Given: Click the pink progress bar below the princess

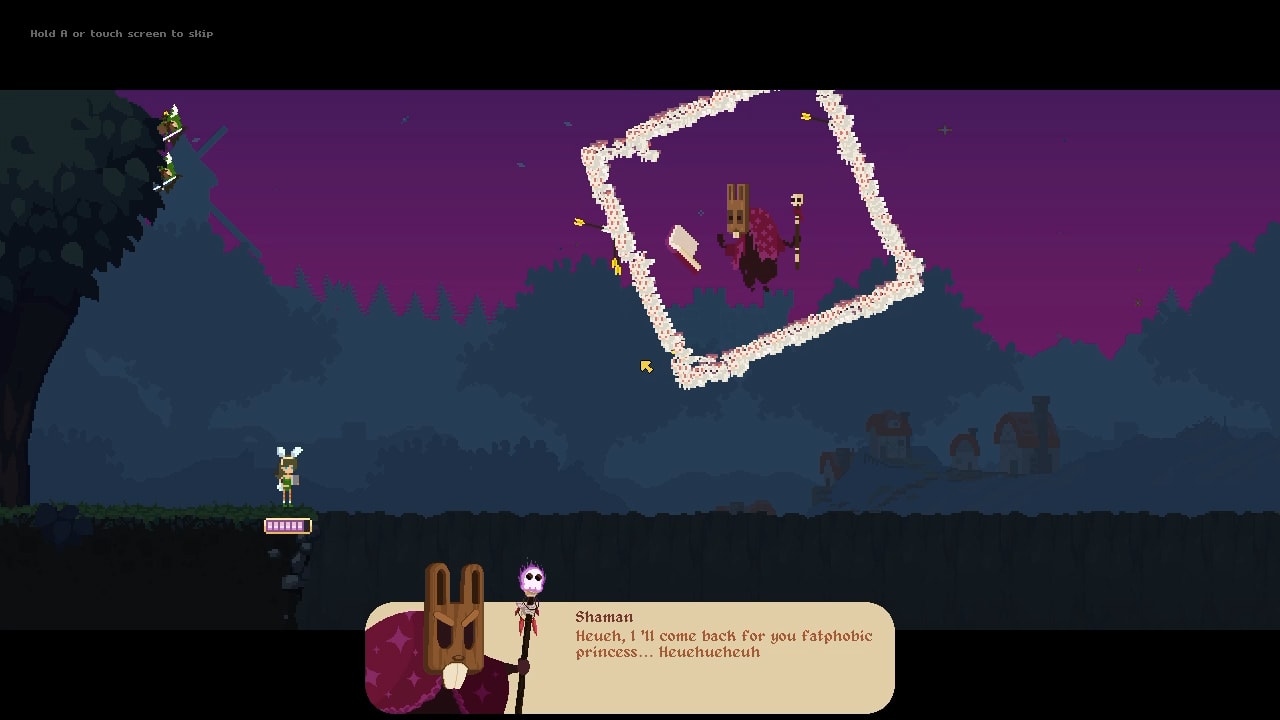Looking at the screenshot, I should (288, 526).
